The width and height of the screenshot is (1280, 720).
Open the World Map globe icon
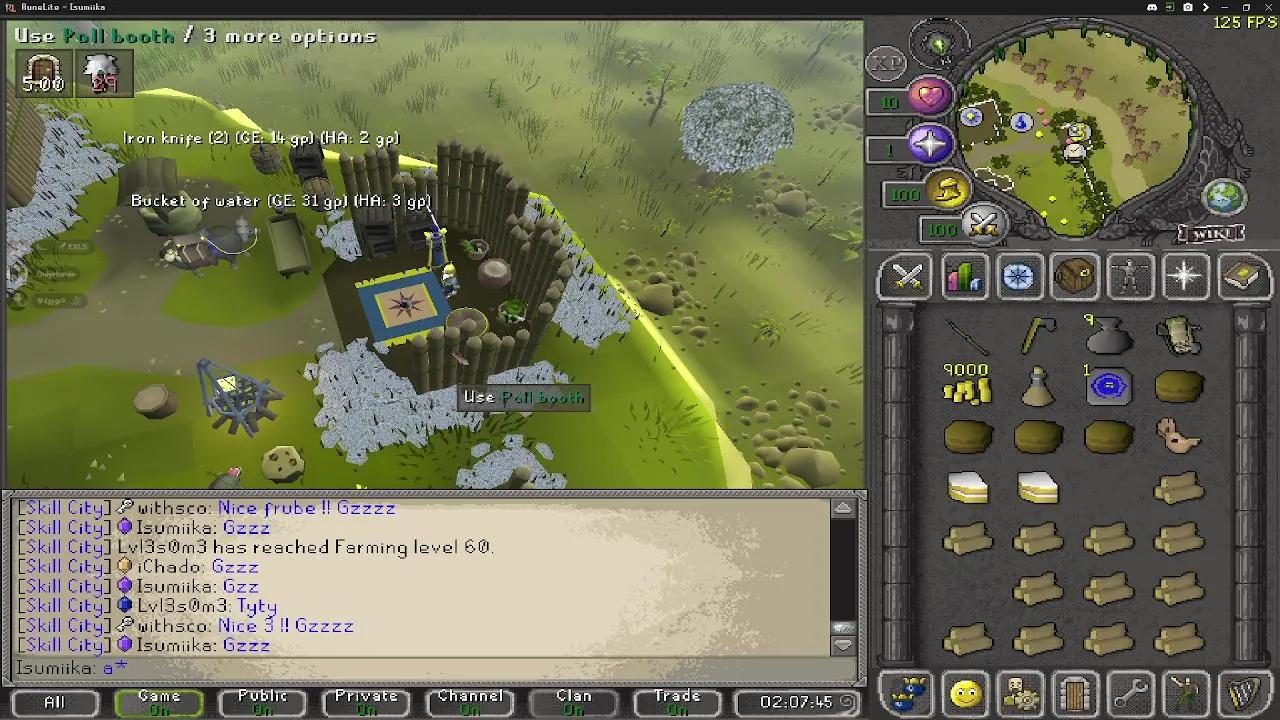tap(1224, 199)
